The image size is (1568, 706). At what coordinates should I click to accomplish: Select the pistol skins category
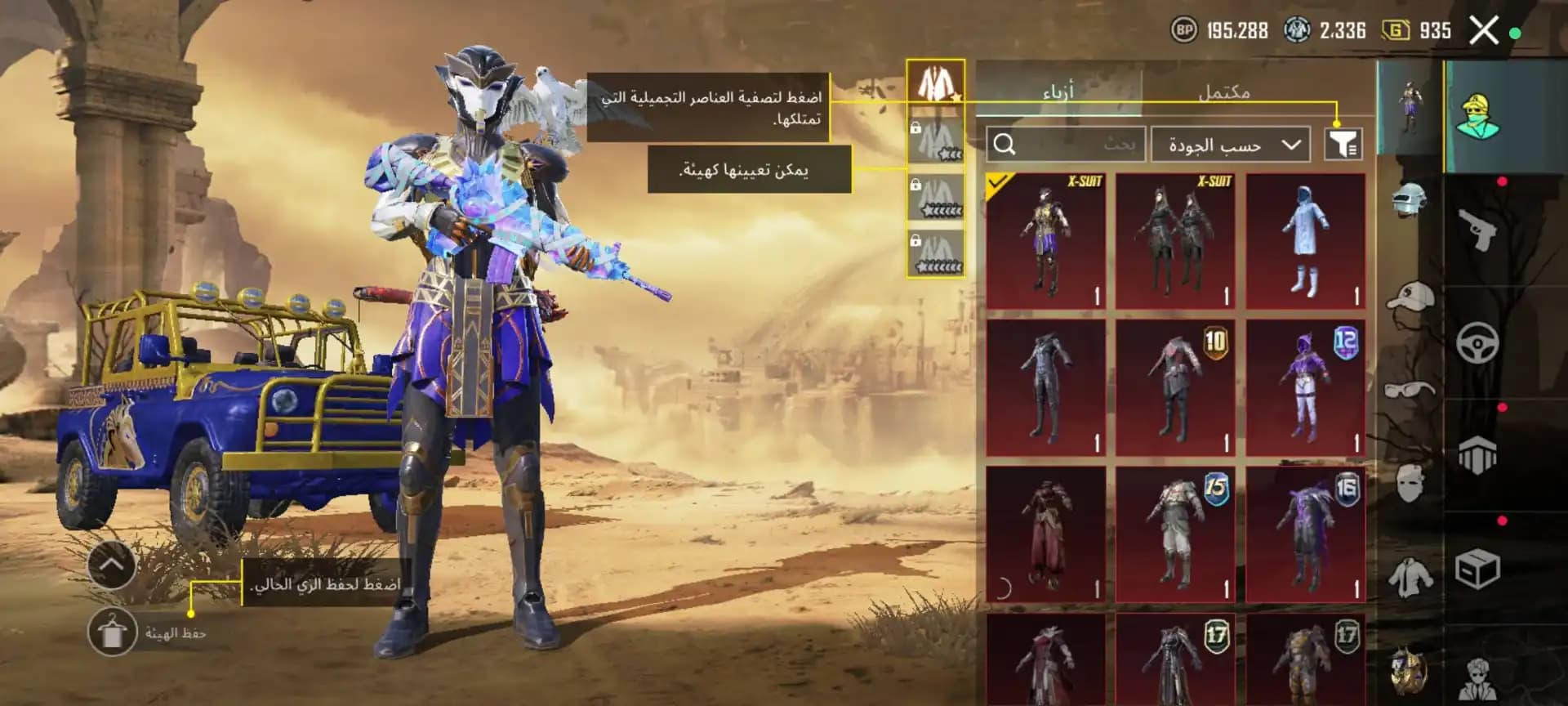click(1478, 231)
